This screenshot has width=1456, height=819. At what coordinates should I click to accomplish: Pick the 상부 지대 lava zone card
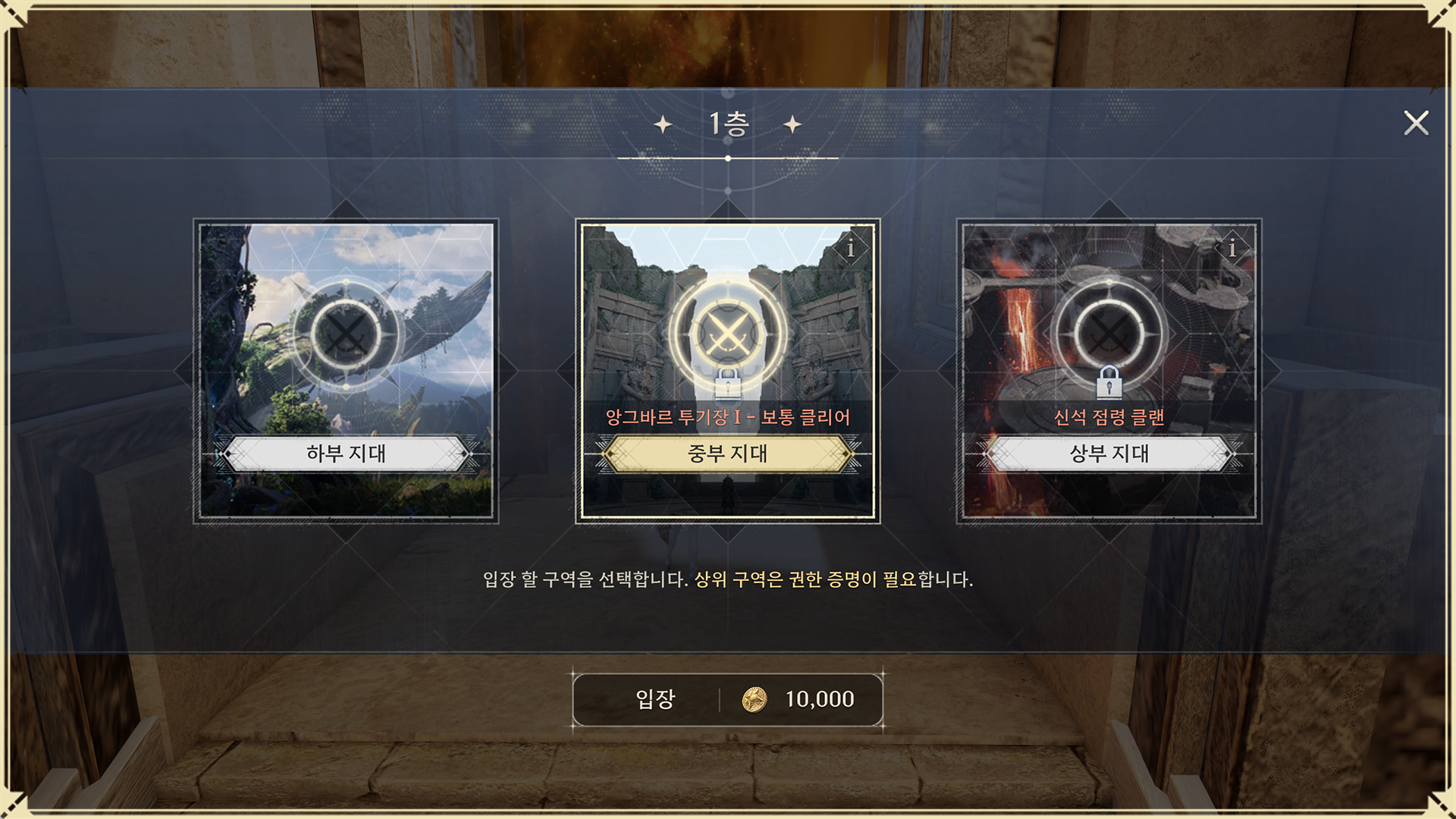point(1109,371)
